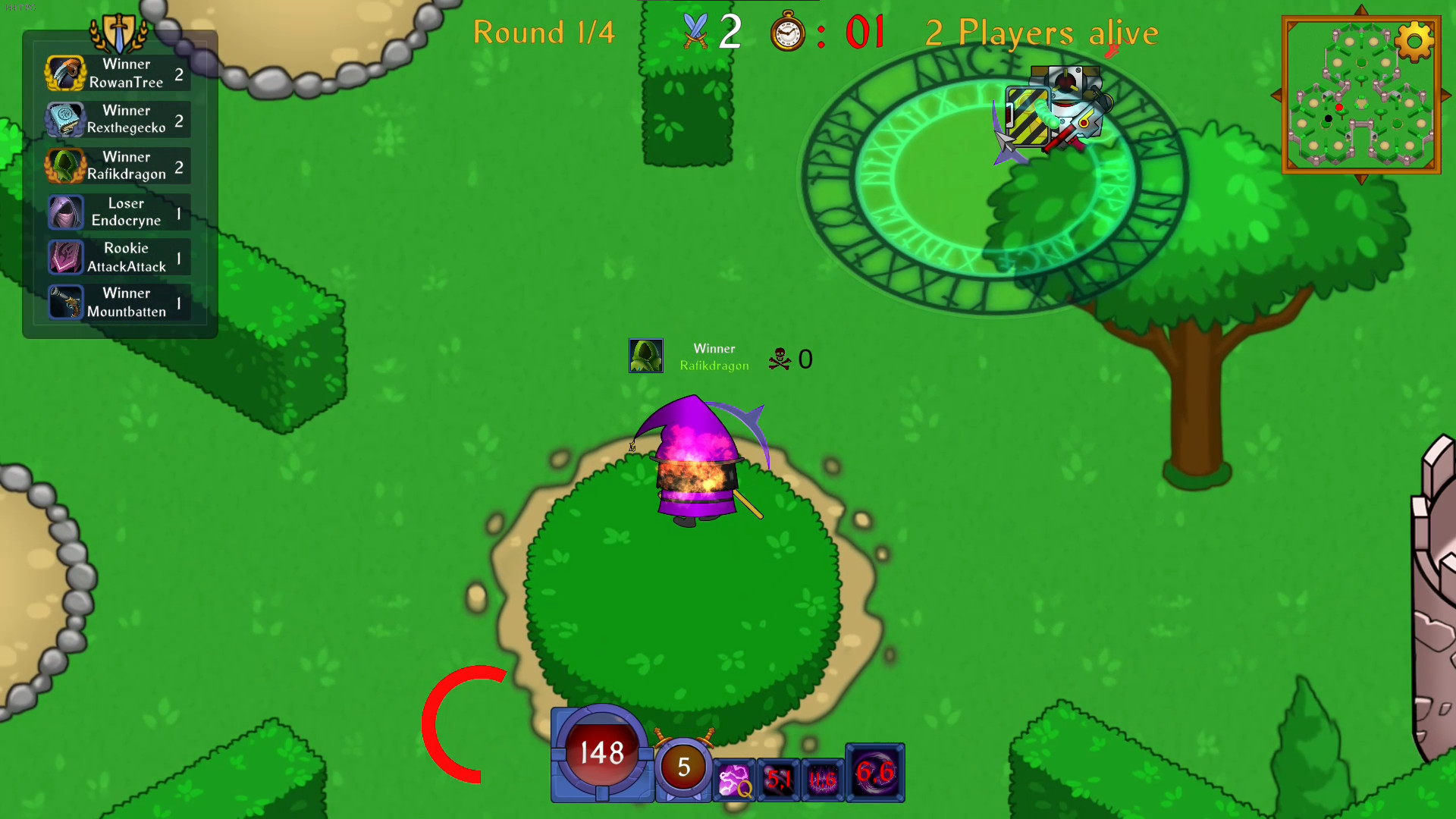Select Loser Endocryne on the leaderboard

118,212
